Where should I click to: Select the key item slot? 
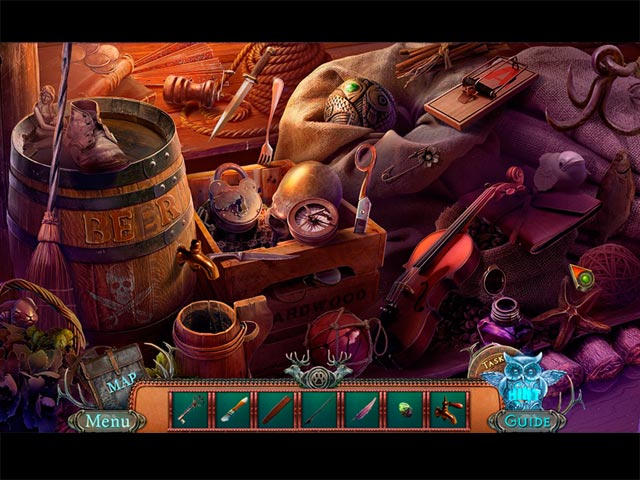188,409
